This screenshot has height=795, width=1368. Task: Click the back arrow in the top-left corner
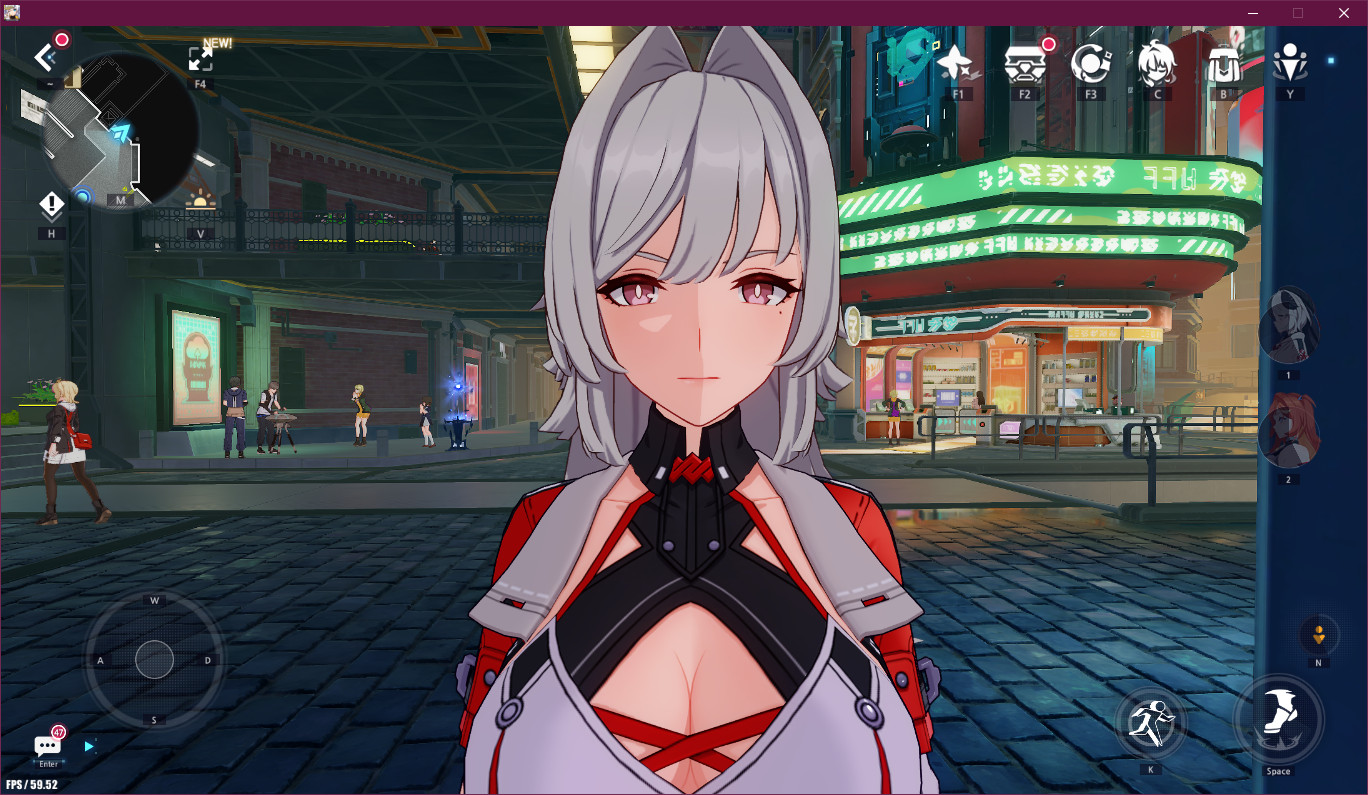(43, 57)
